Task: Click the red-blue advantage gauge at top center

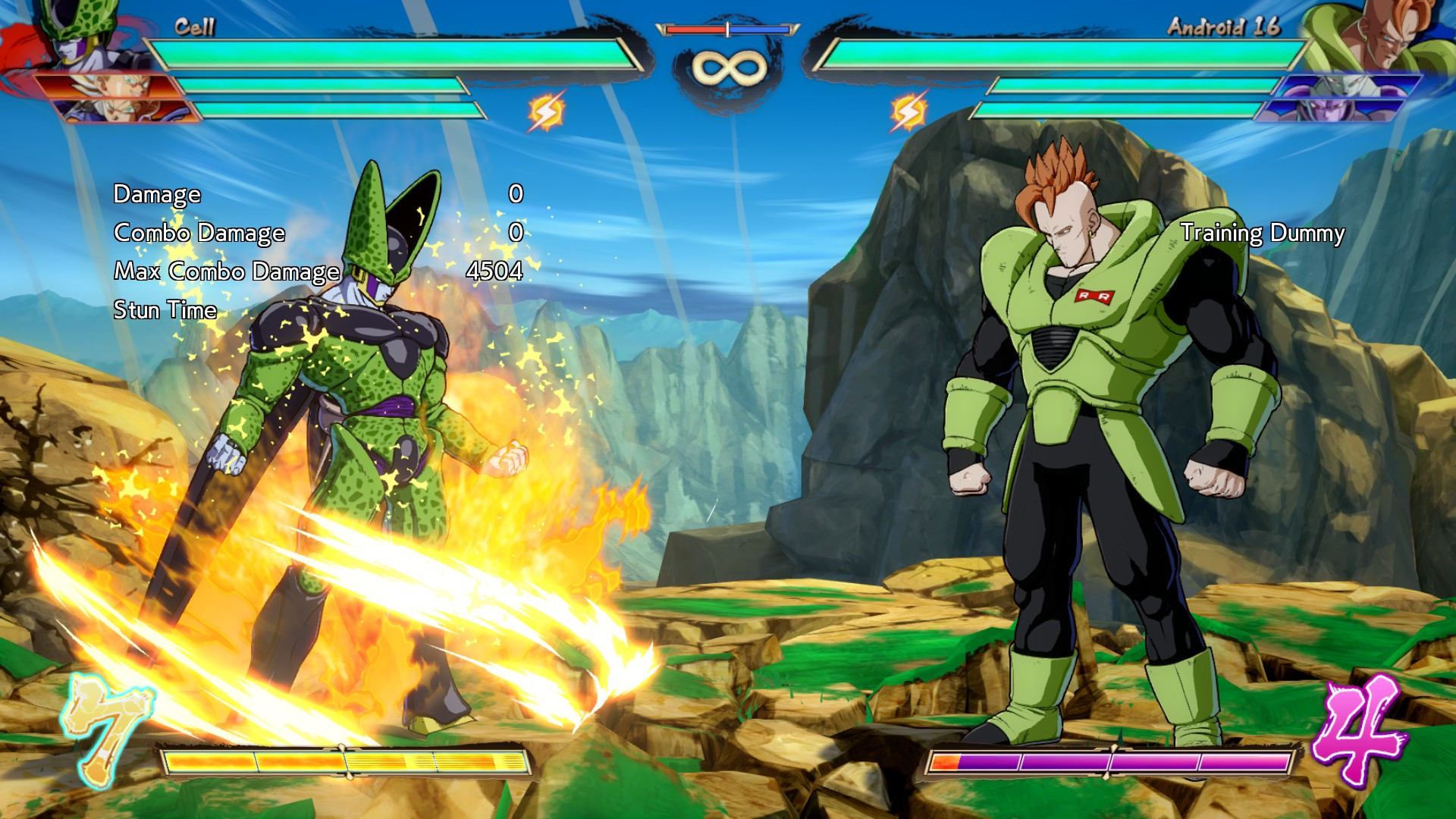Action: pos(726,28)
